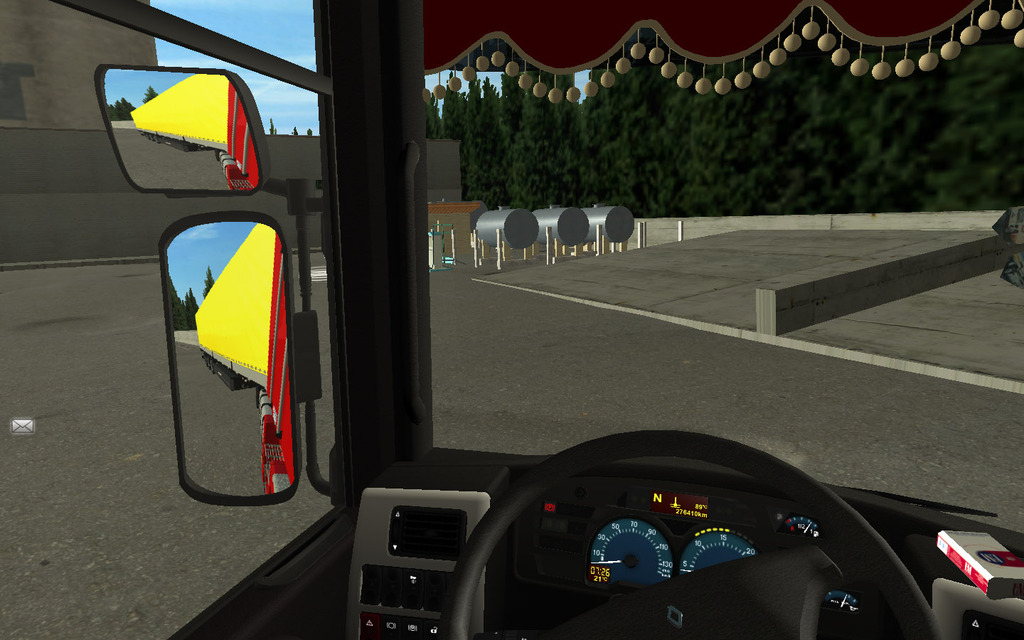Open the envelope message notification
Image resolution: width=1024 pixels, height=640 pixels.
pos(22,426)
